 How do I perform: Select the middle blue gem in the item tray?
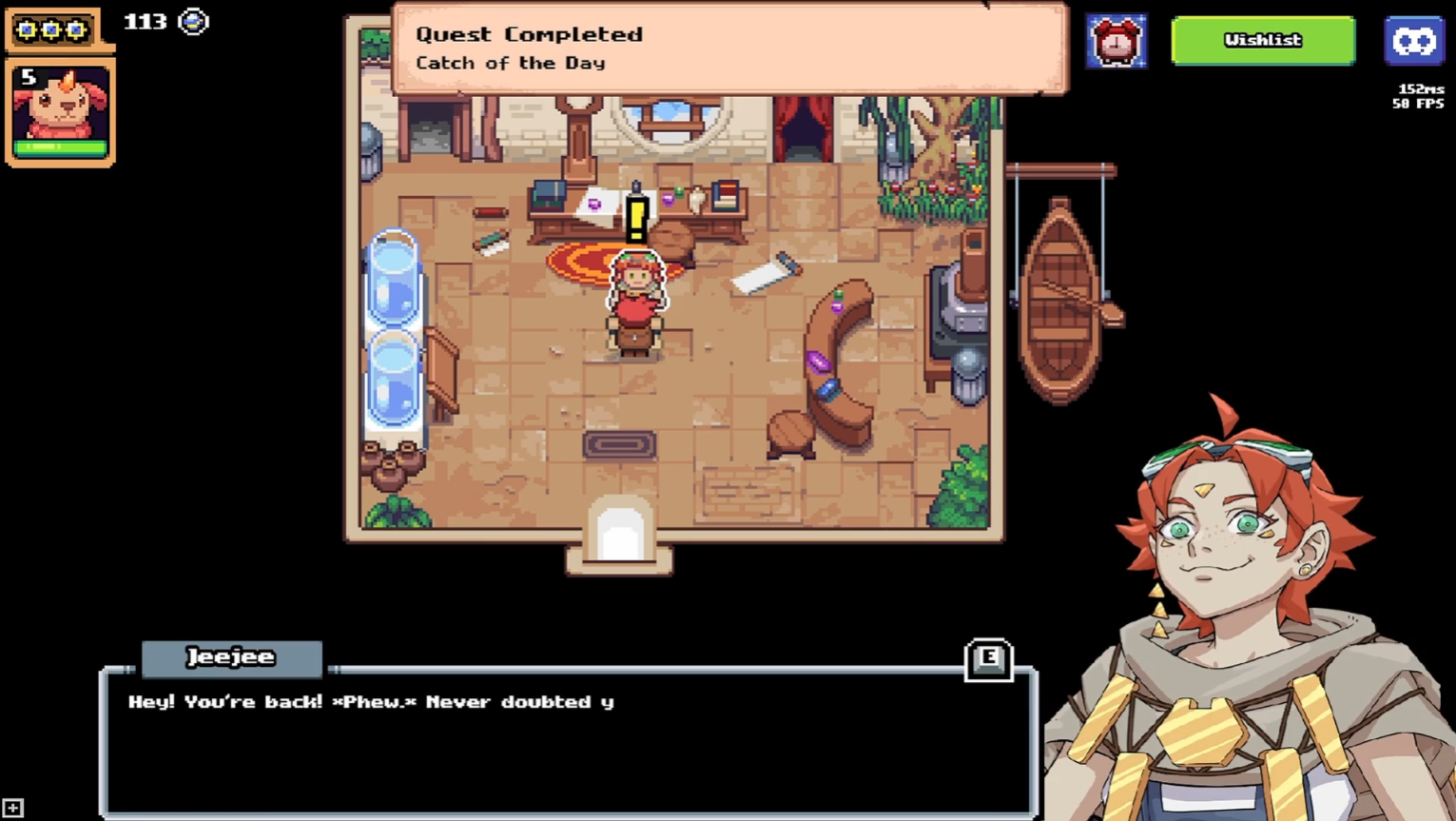(51, 29)
